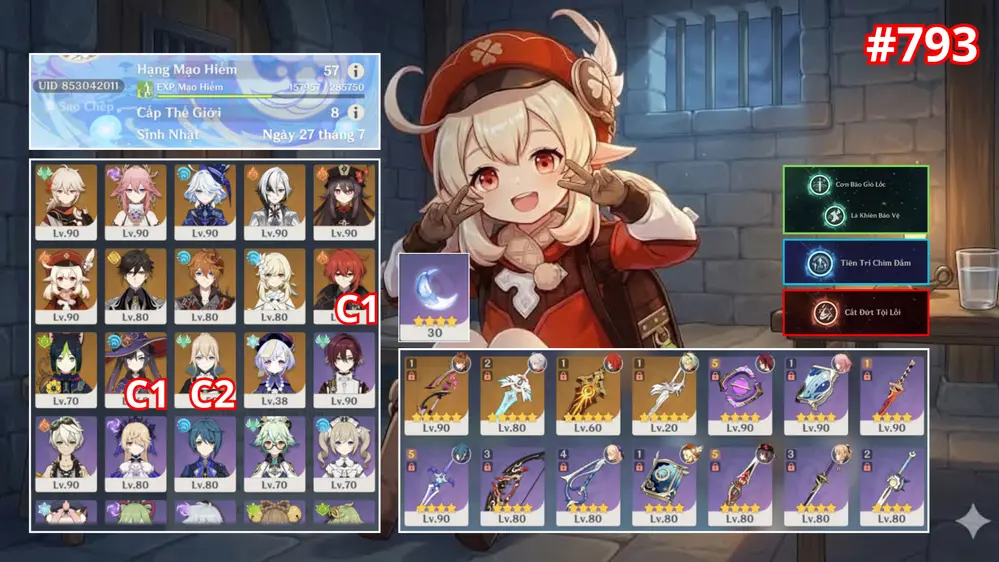This screenshot has width=999, height=562.
Task: Choose the Zhongli character portrait
Action: (x=136, y=285)
